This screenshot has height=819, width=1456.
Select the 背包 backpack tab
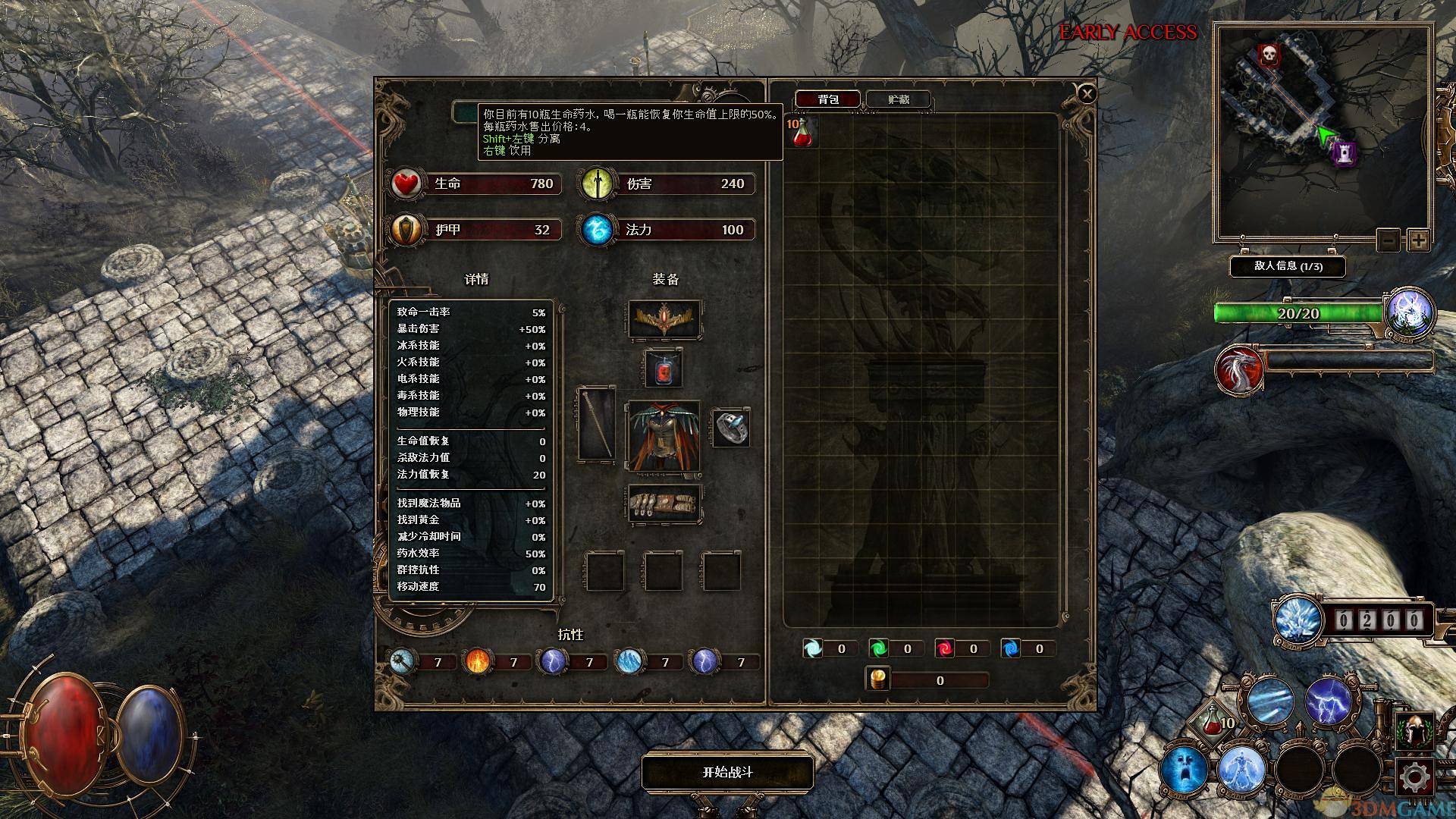click(x=827, y=99)
